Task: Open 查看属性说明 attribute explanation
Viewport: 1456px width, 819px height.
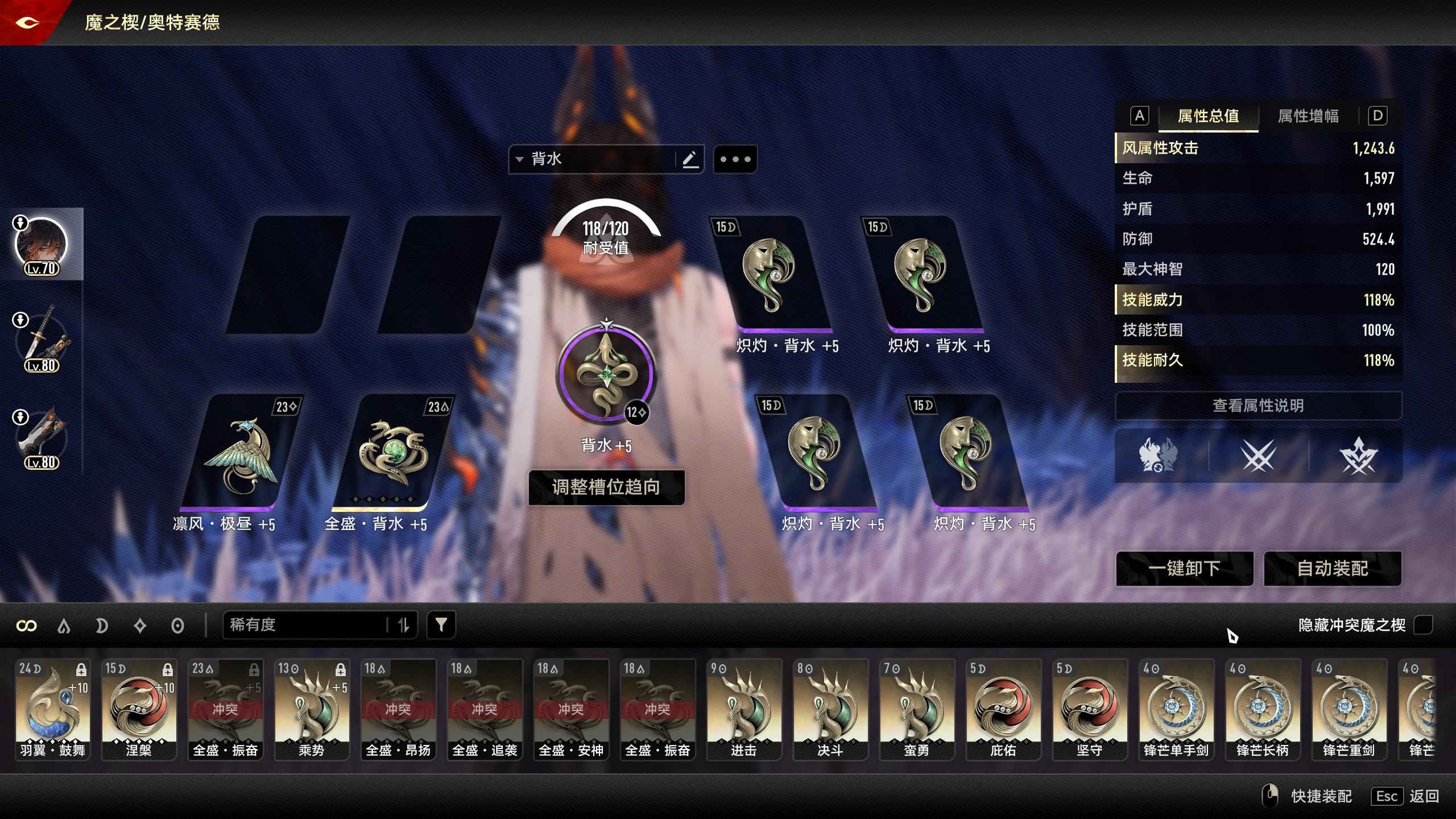Action: 1258,406
